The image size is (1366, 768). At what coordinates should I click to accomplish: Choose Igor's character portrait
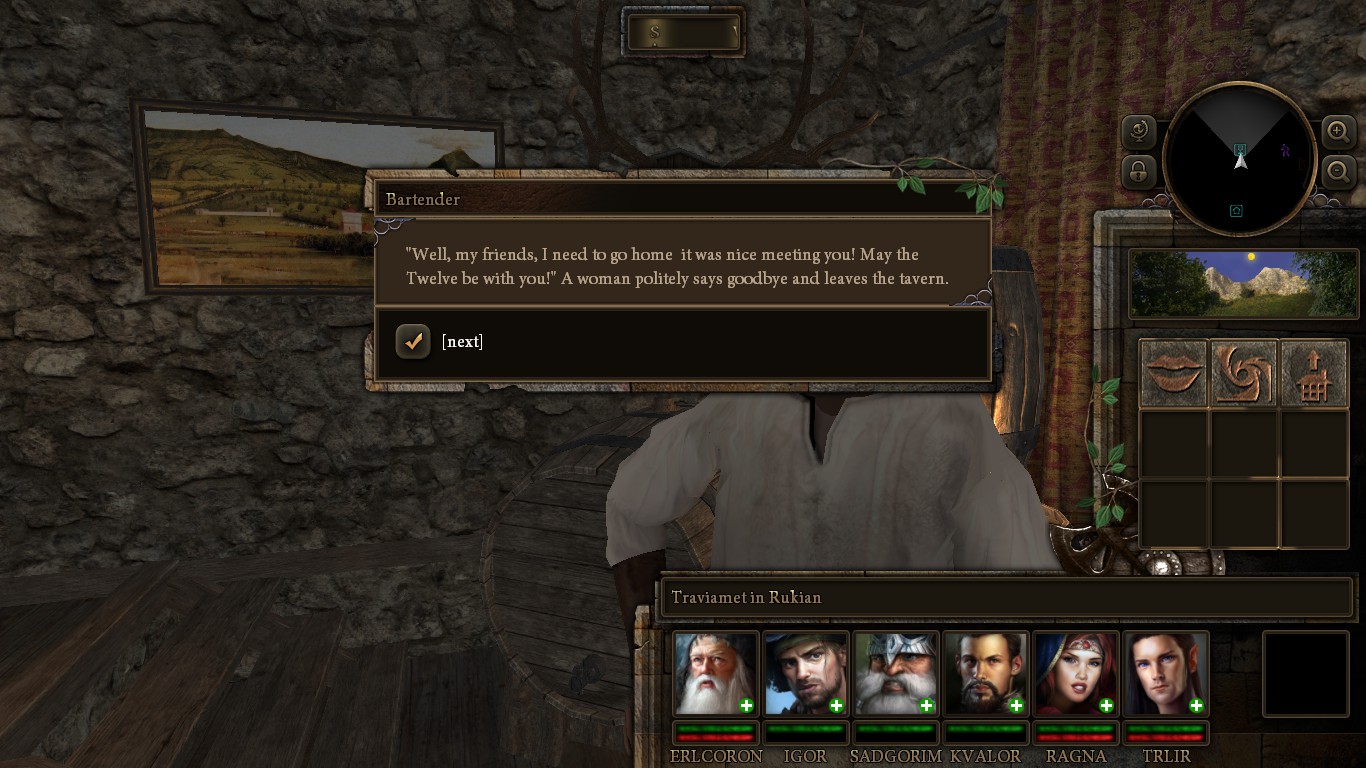(804, 672)
